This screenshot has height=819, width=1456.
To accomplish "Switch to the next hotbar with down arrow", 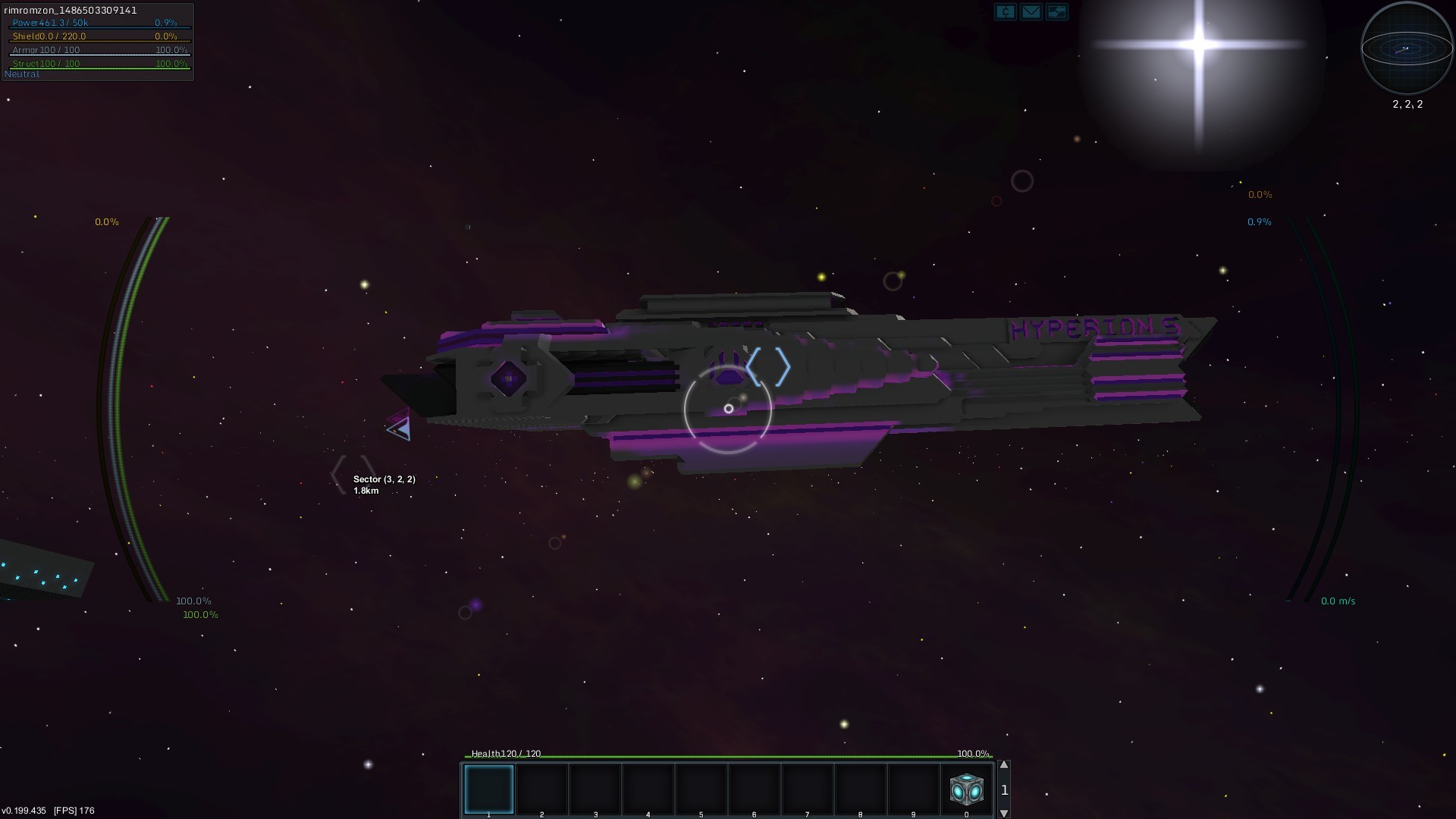I will pos(1004,813).
